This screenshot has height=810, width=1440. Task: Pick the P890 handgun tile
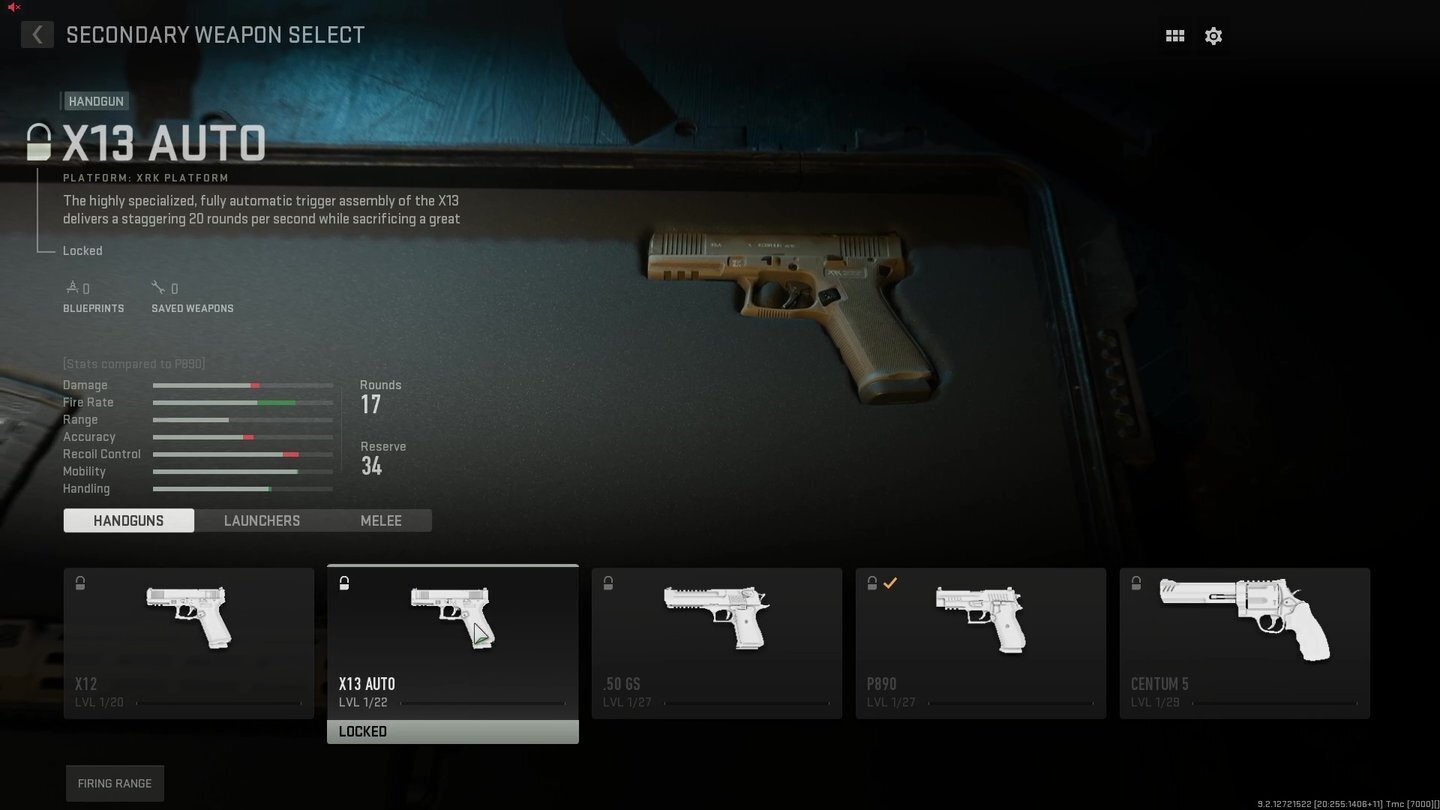981,643
